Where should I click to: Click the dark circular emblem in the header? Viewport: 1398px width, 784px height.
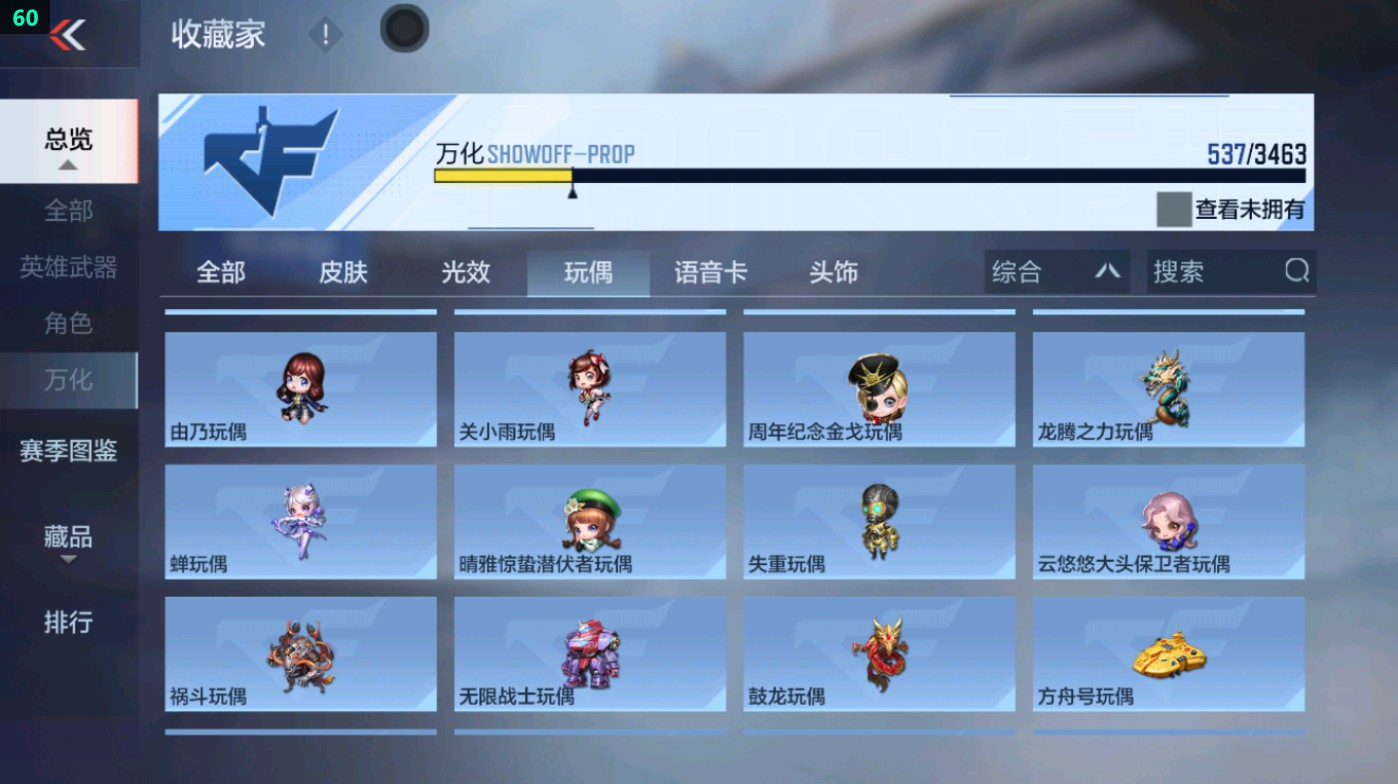(404, 30)
